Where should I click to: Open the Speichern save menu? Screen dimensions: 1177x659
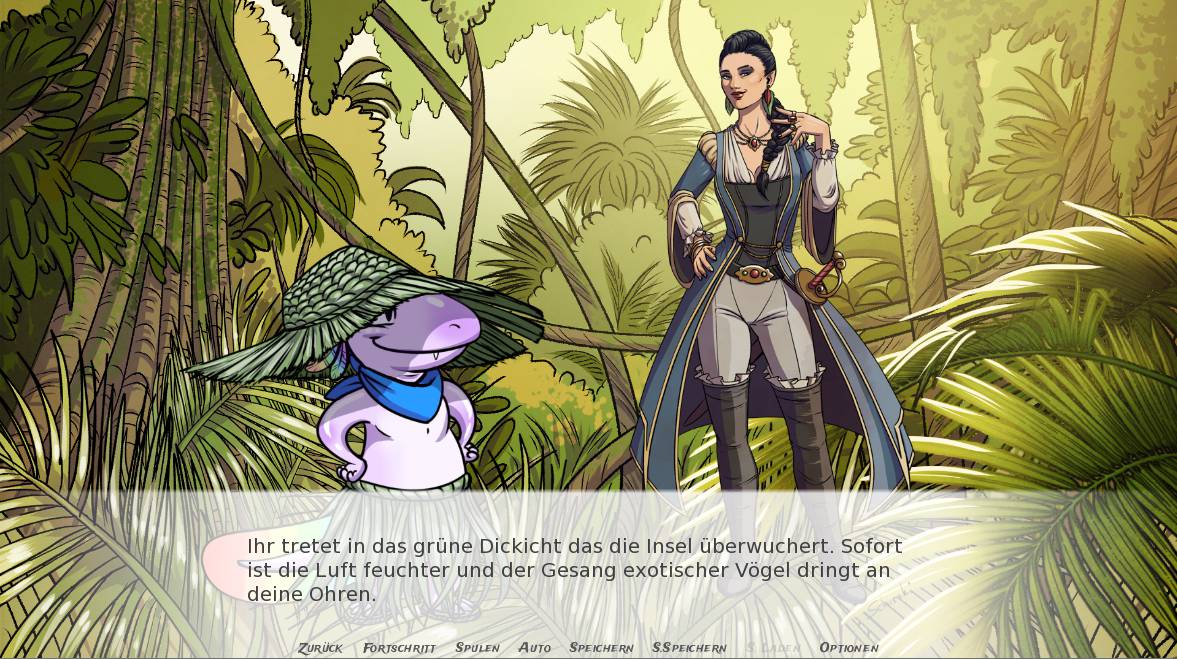point(601,648)
